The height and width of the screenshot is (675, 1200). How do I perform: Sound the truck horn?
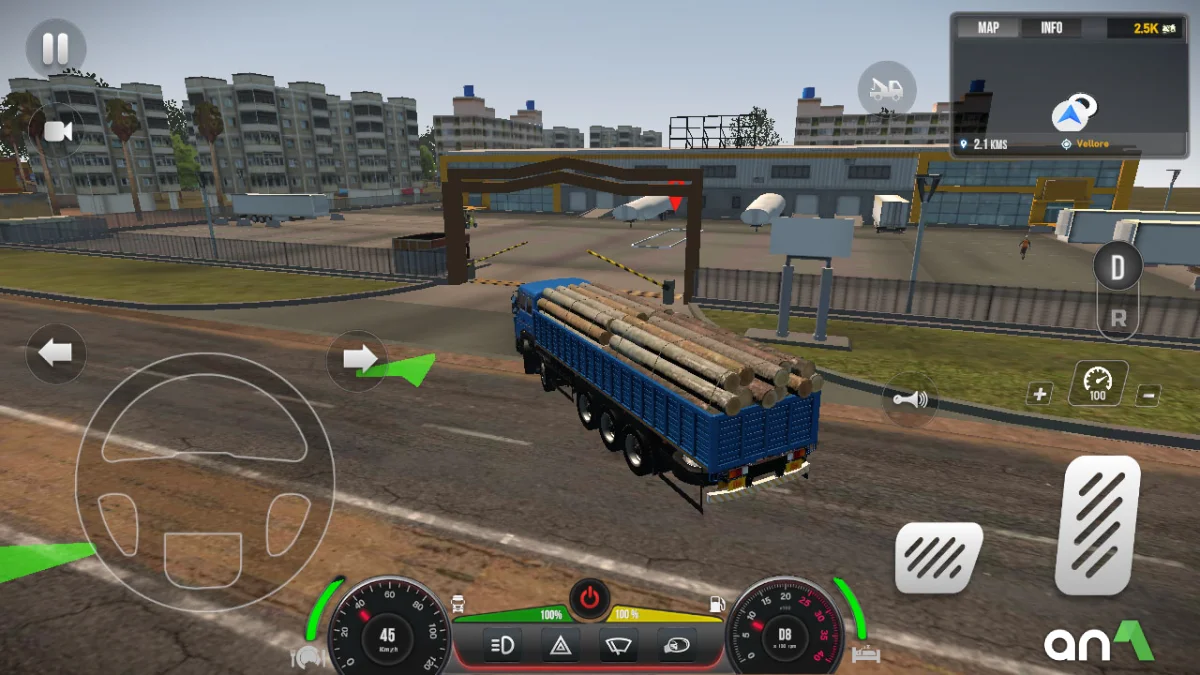tap(910, 400)
